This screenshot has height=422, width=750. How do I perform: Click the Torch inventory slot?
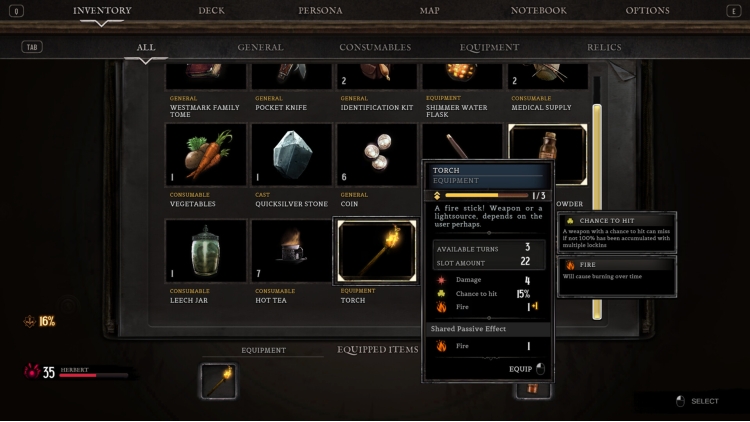point(377,251)
